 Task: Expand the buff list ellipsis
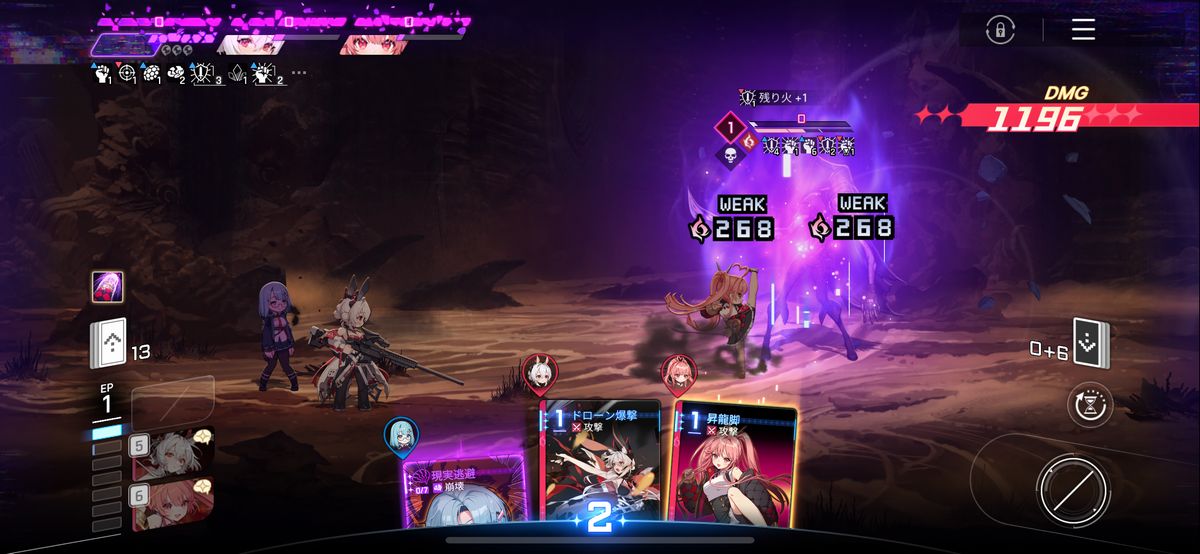click(x=299, y=73)
